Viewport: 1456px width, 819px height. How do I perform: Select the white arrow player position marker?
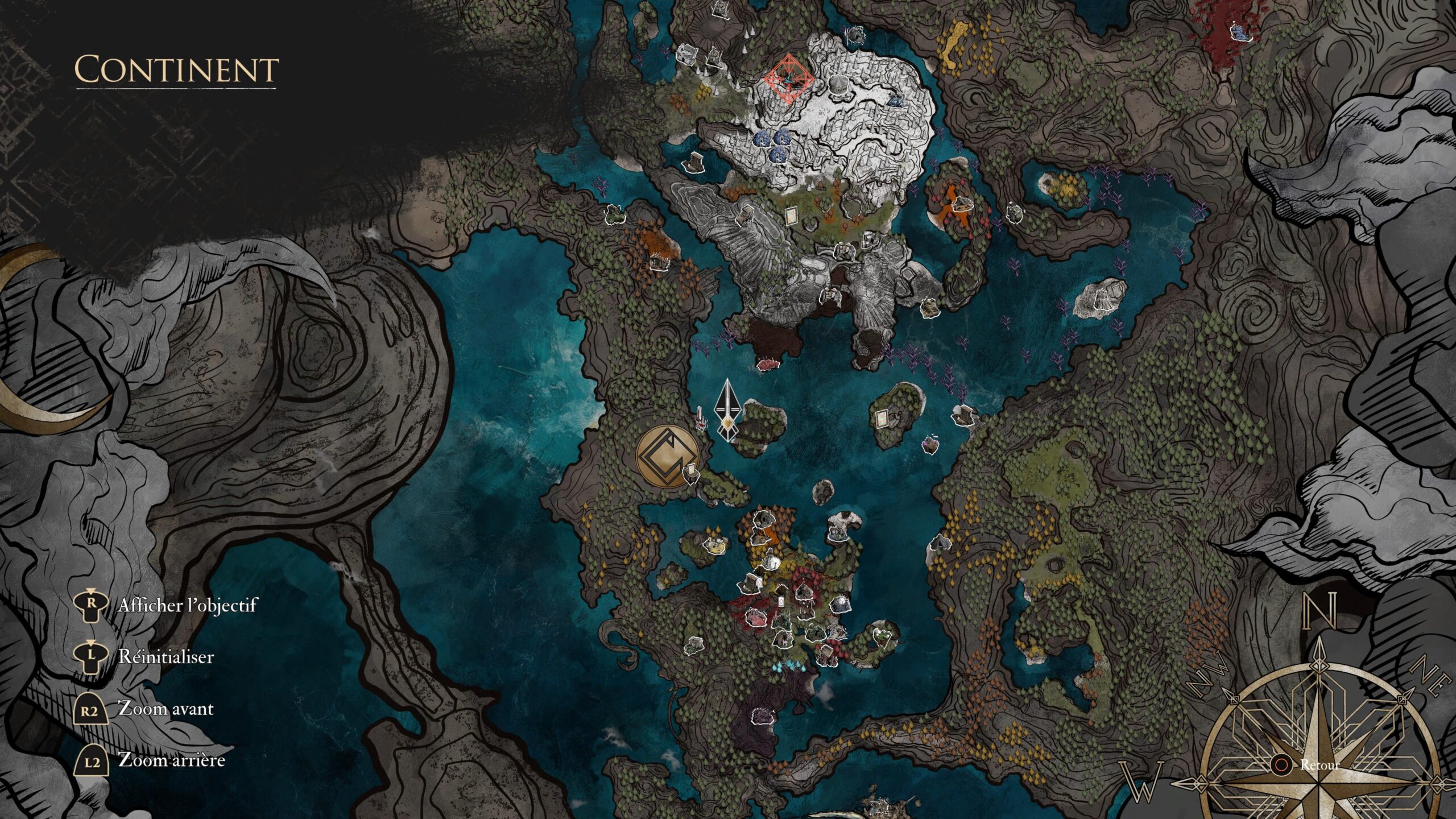727,411
